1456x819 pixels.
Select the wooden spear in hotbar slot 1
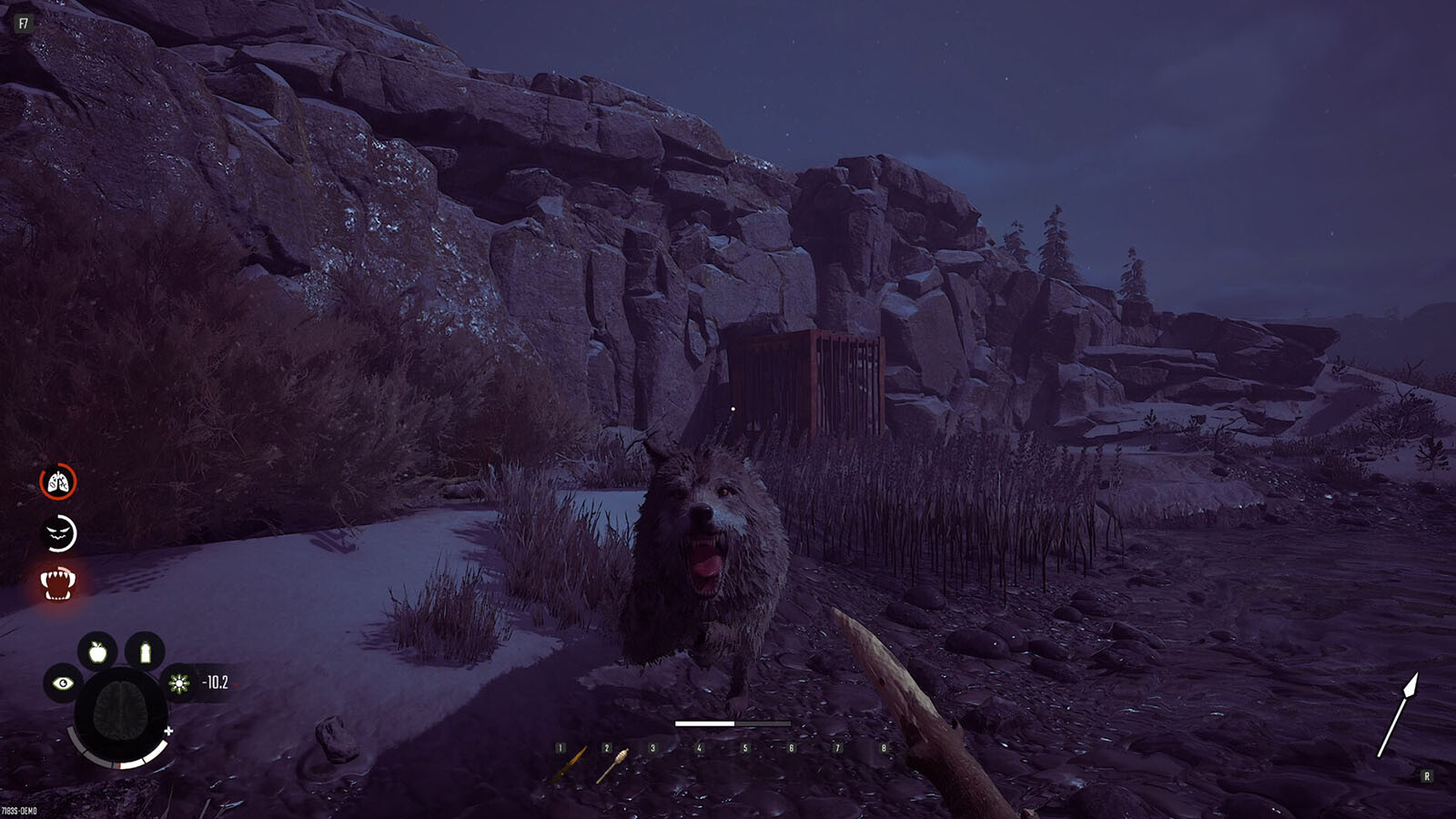tap(570, 765)
